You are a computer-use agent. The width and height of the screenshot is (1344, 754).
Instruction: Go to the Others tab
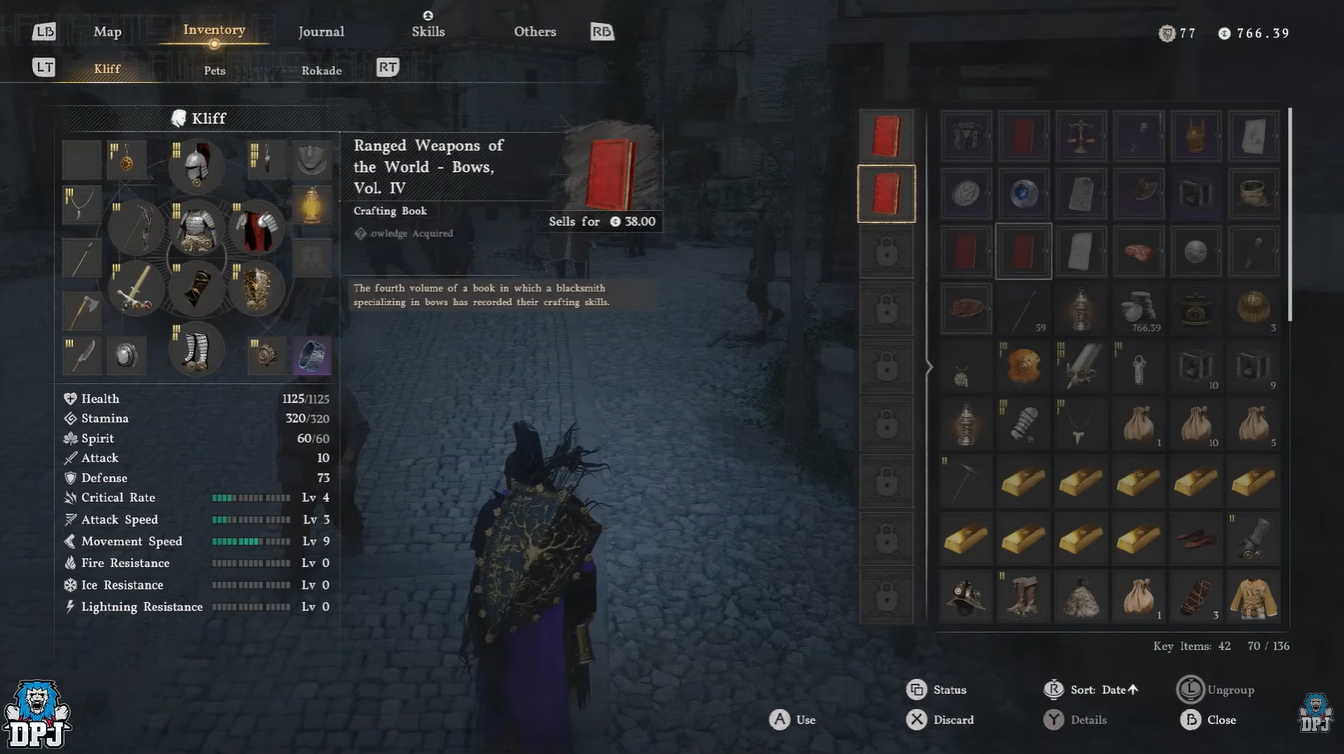click(535, 32)
